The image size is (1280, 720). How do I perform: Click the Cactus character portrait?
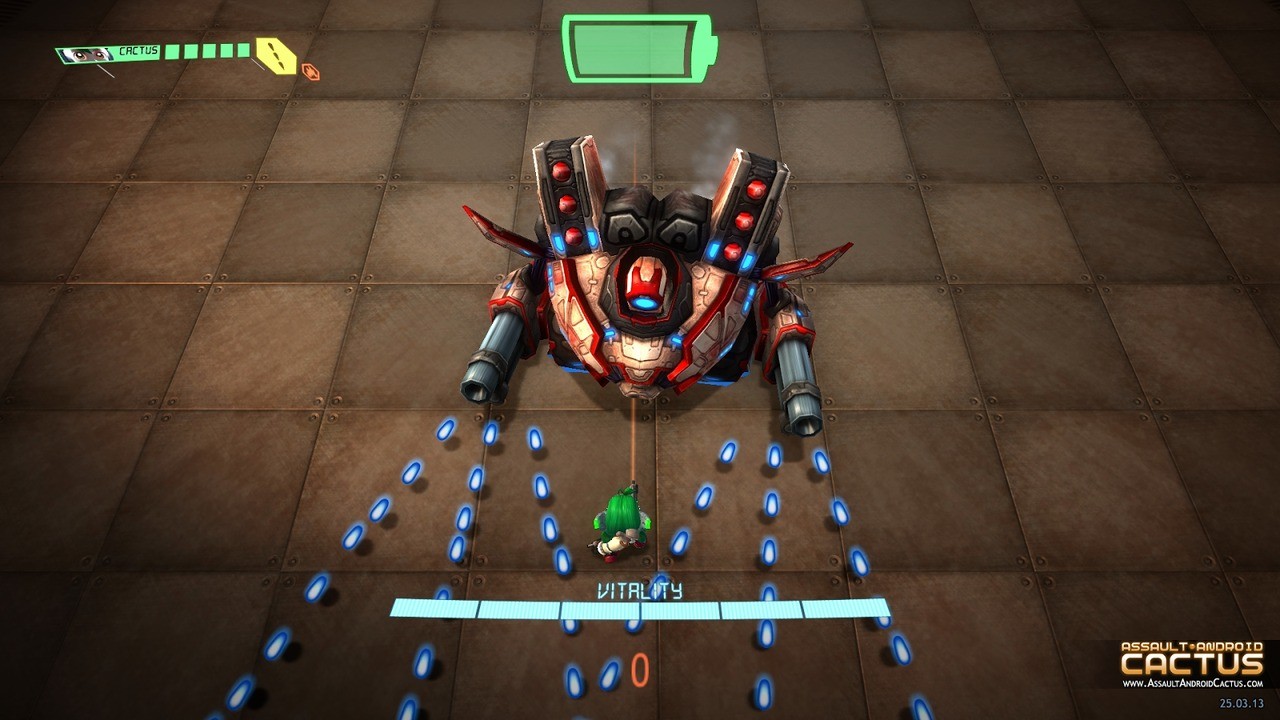click(x=85, y=55)
